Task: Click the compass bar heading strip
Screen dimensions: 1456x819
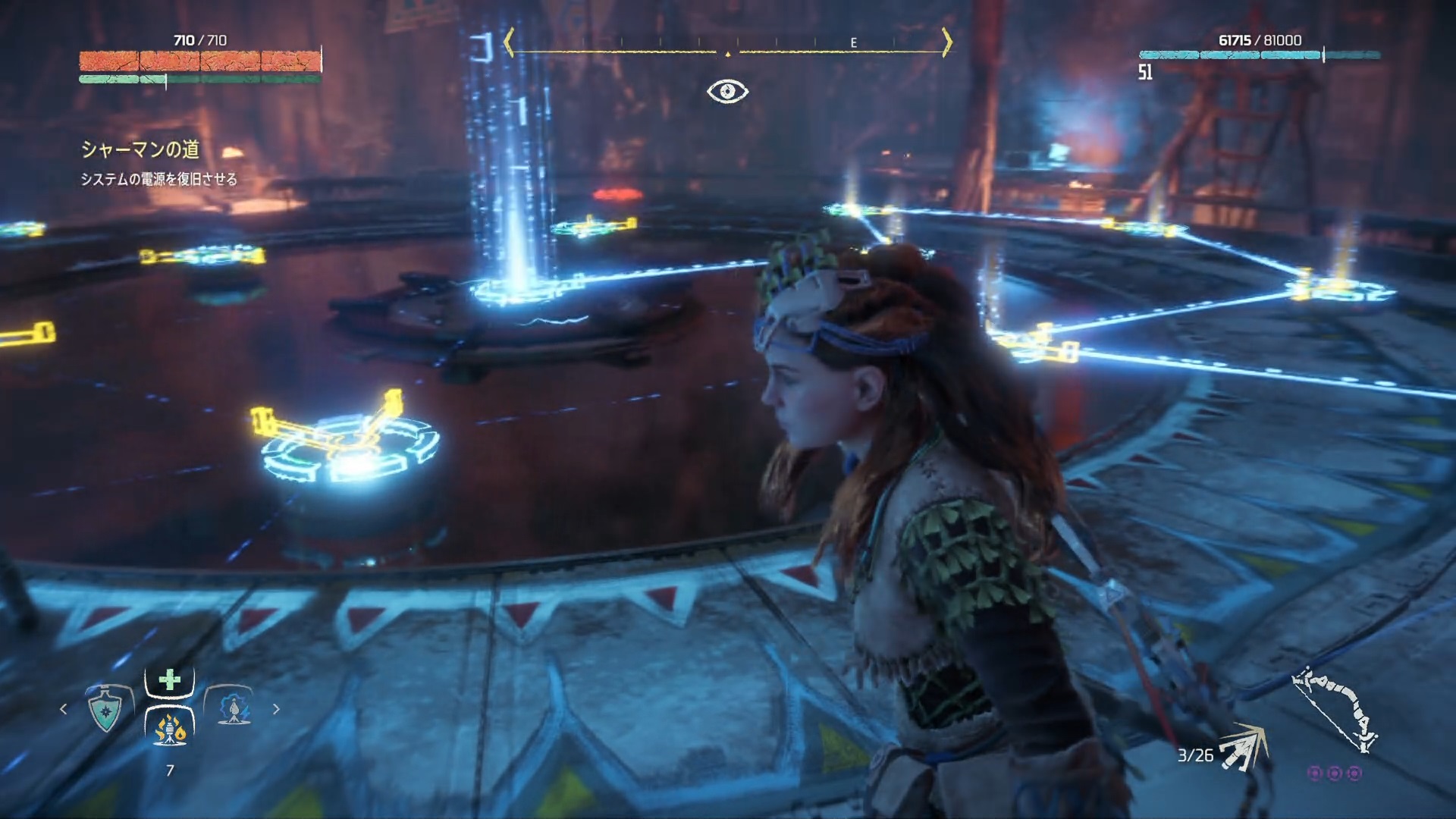Action: click(x=727, y=43)
